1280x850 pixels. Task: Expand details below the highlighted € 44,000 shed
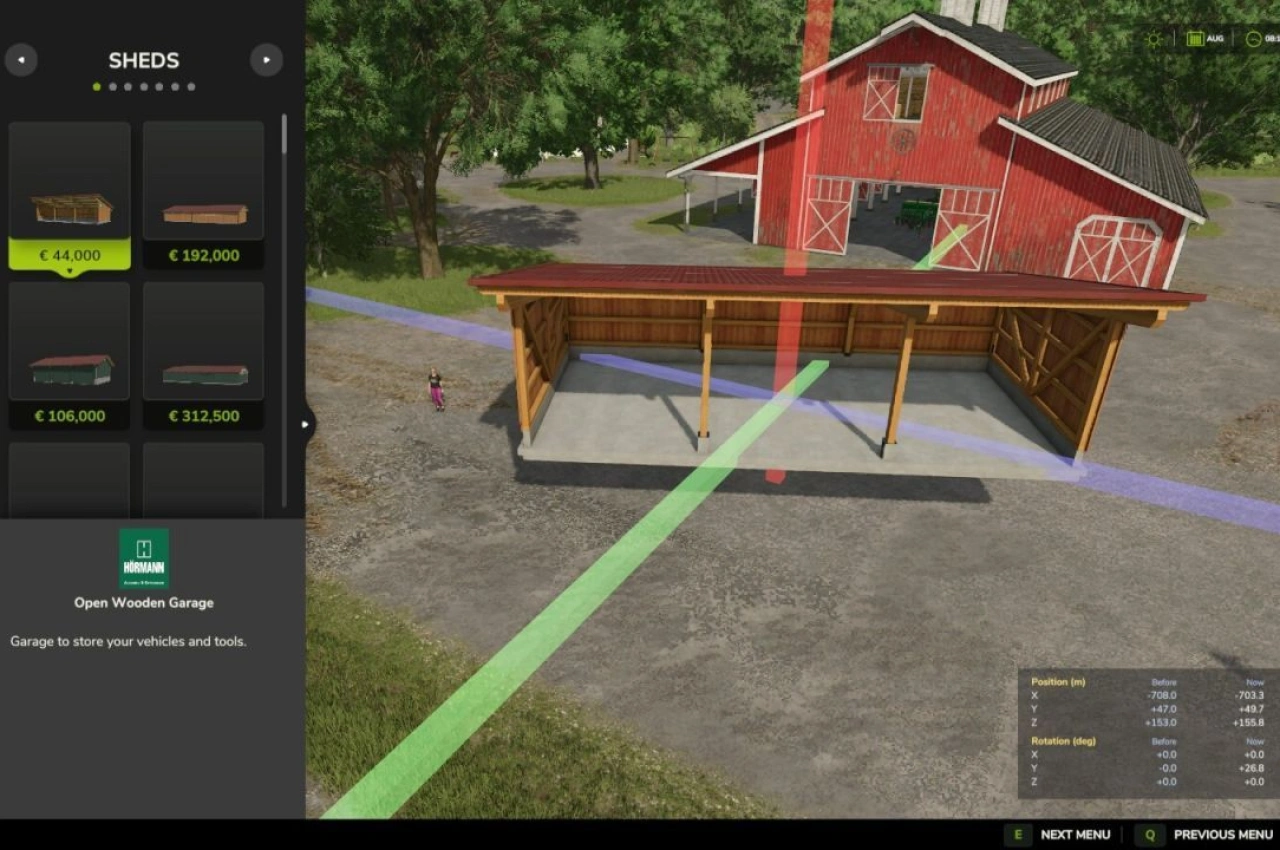[68, 269]
